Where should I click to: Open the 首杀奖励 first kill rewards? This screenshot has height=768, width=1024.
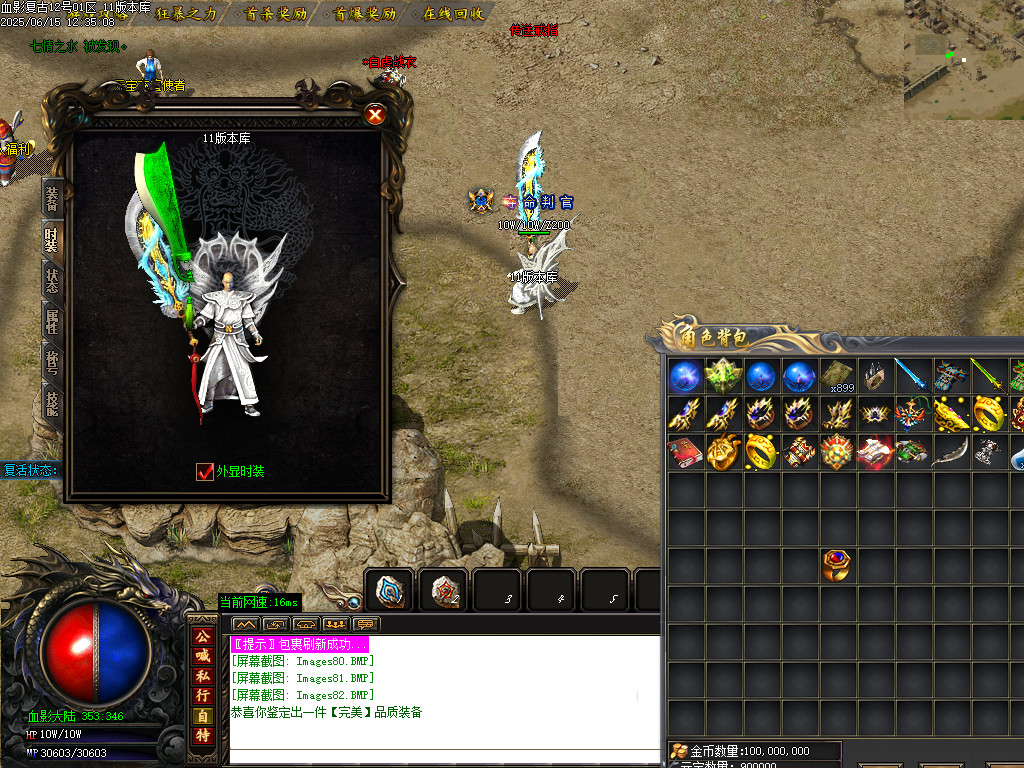276,14
